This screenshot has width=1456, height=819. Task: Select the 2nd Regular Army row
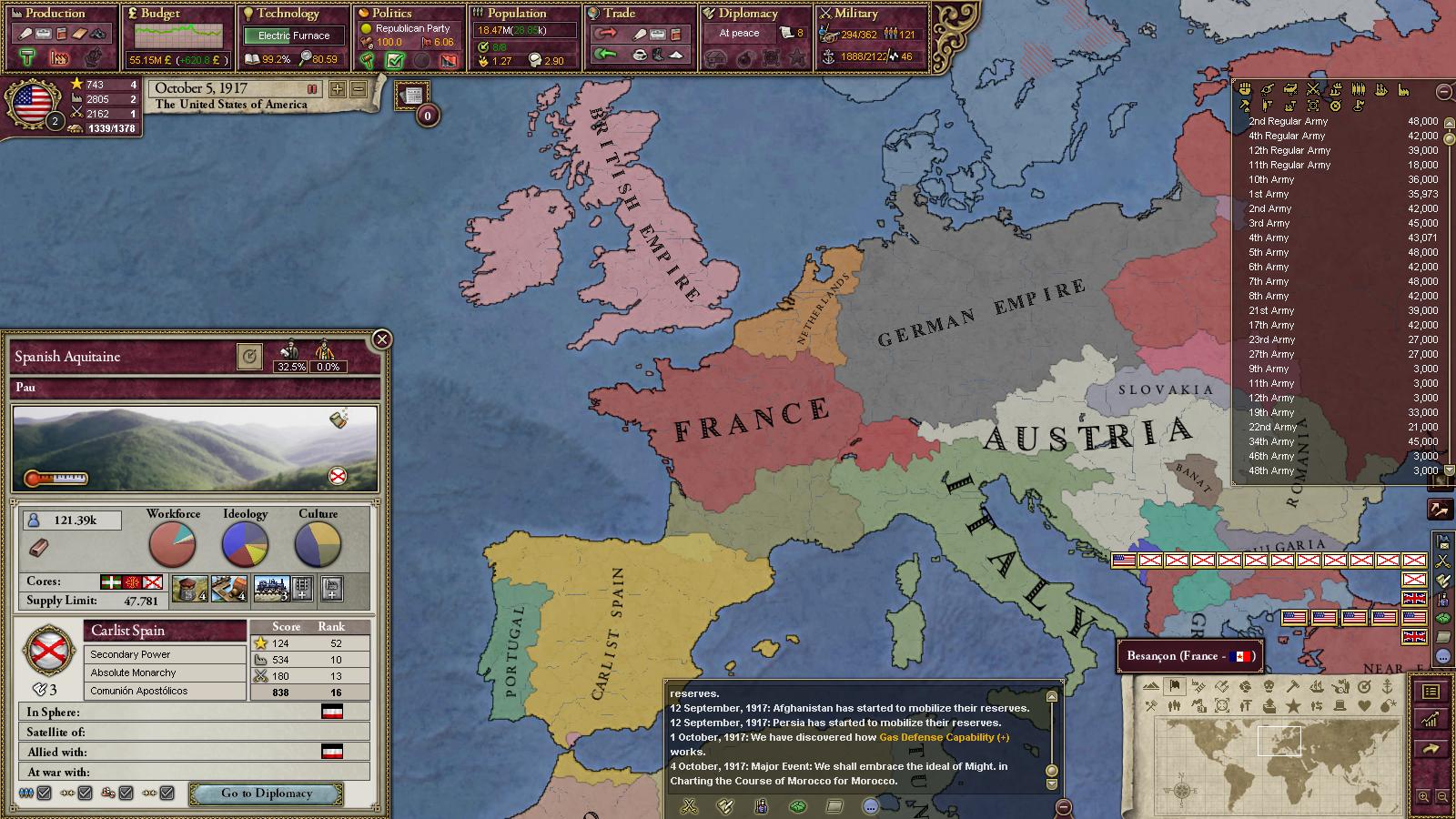tap(1288, 121)
